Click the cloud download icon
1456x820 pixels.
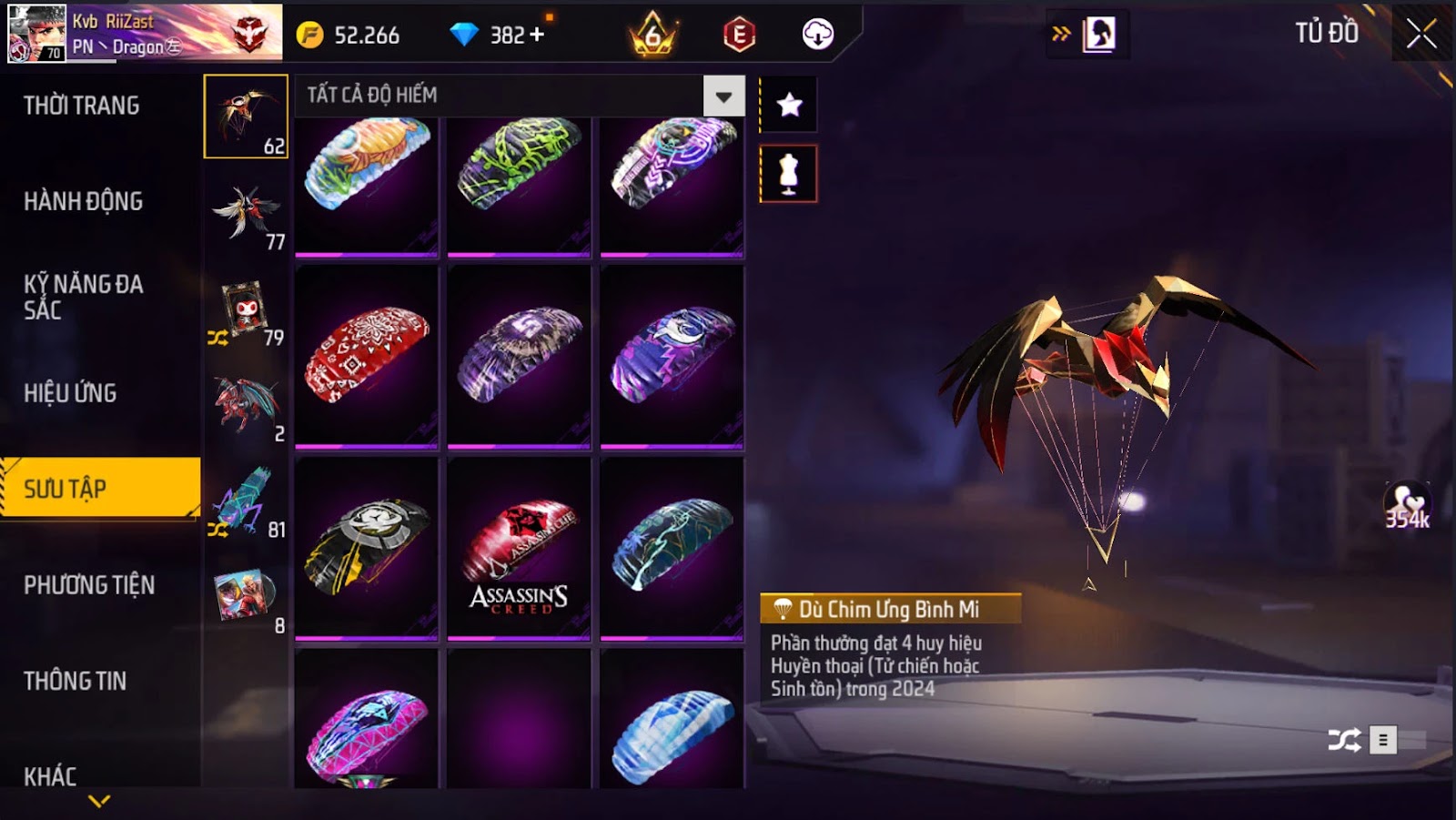(x=817, y=35)
